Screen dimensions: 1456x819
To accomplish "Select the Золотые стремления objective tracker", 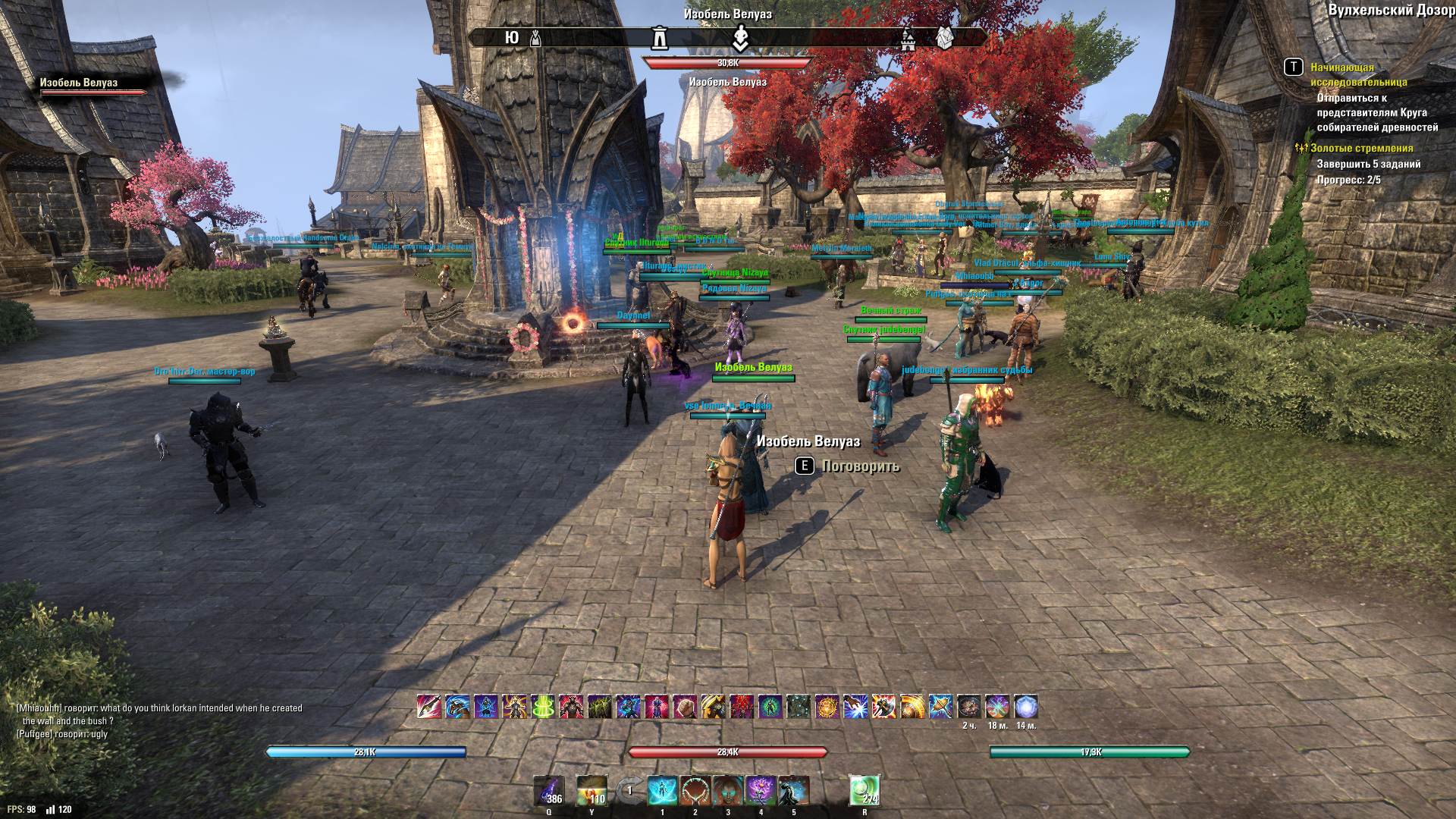I will coord(1361,149).
